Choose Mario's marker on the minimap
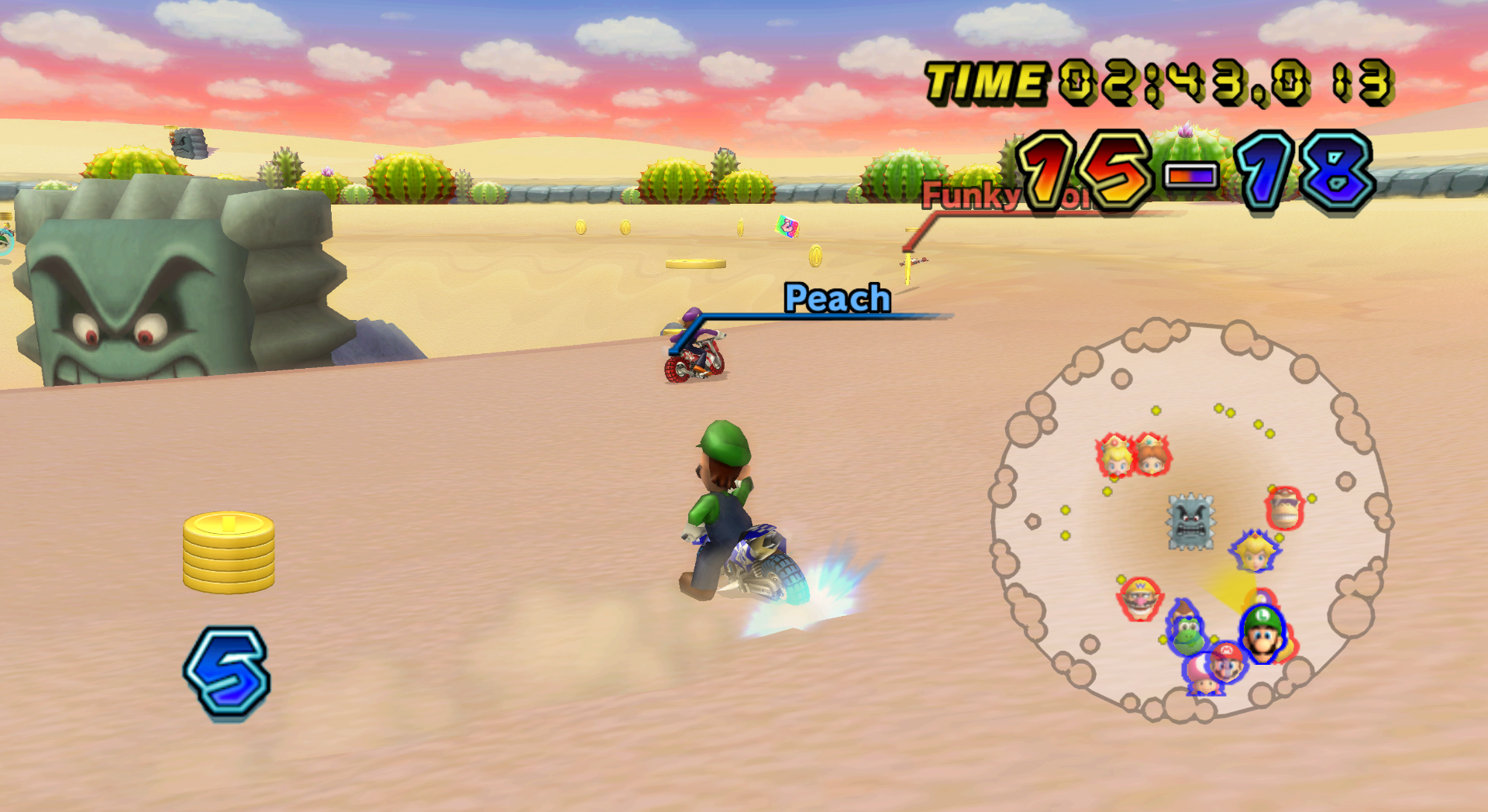This screenshot has height=812, width=1488. pos(1227,661)
